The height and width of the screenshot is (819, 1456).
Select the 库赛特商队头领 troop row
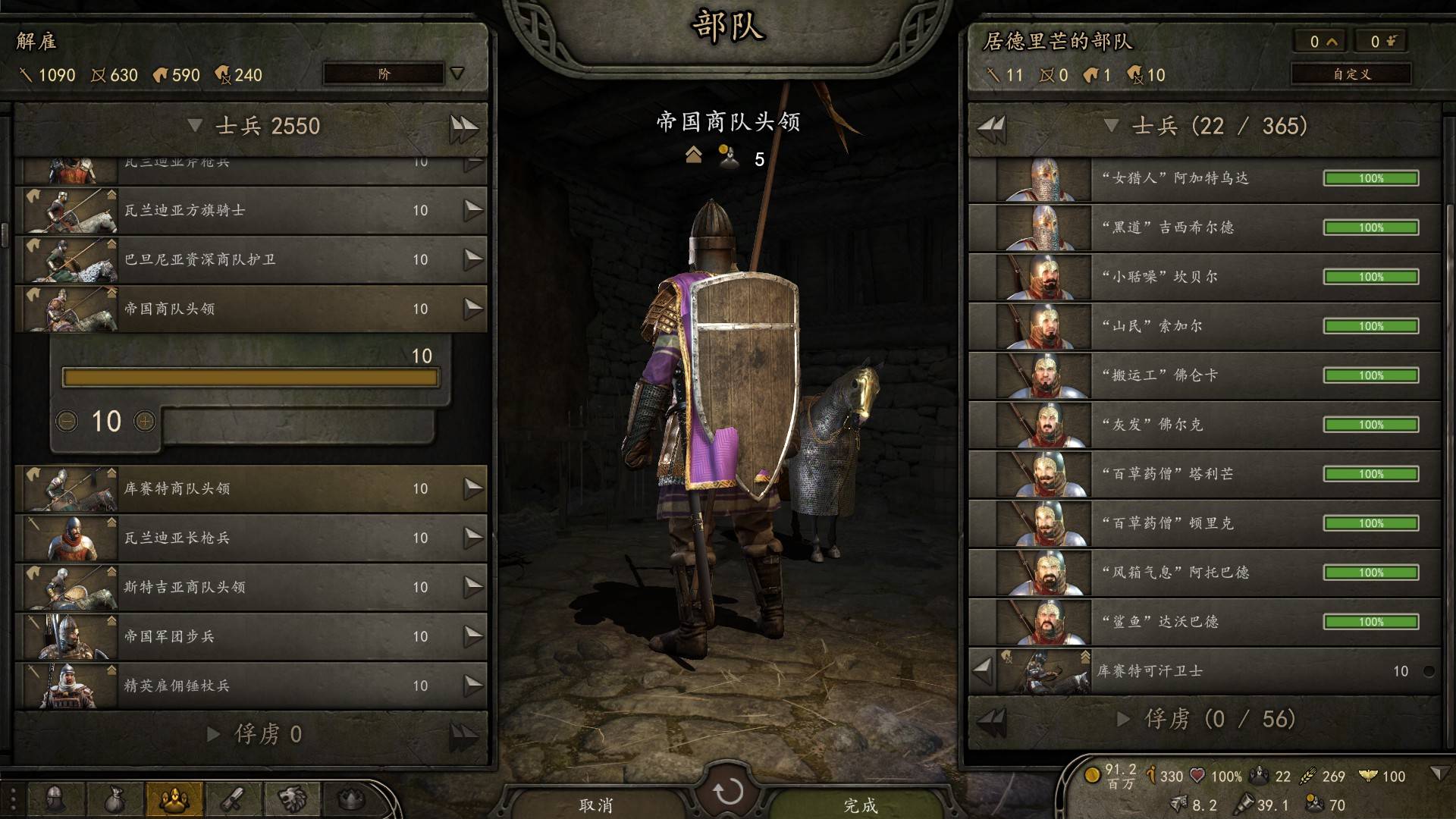(250, 488)
